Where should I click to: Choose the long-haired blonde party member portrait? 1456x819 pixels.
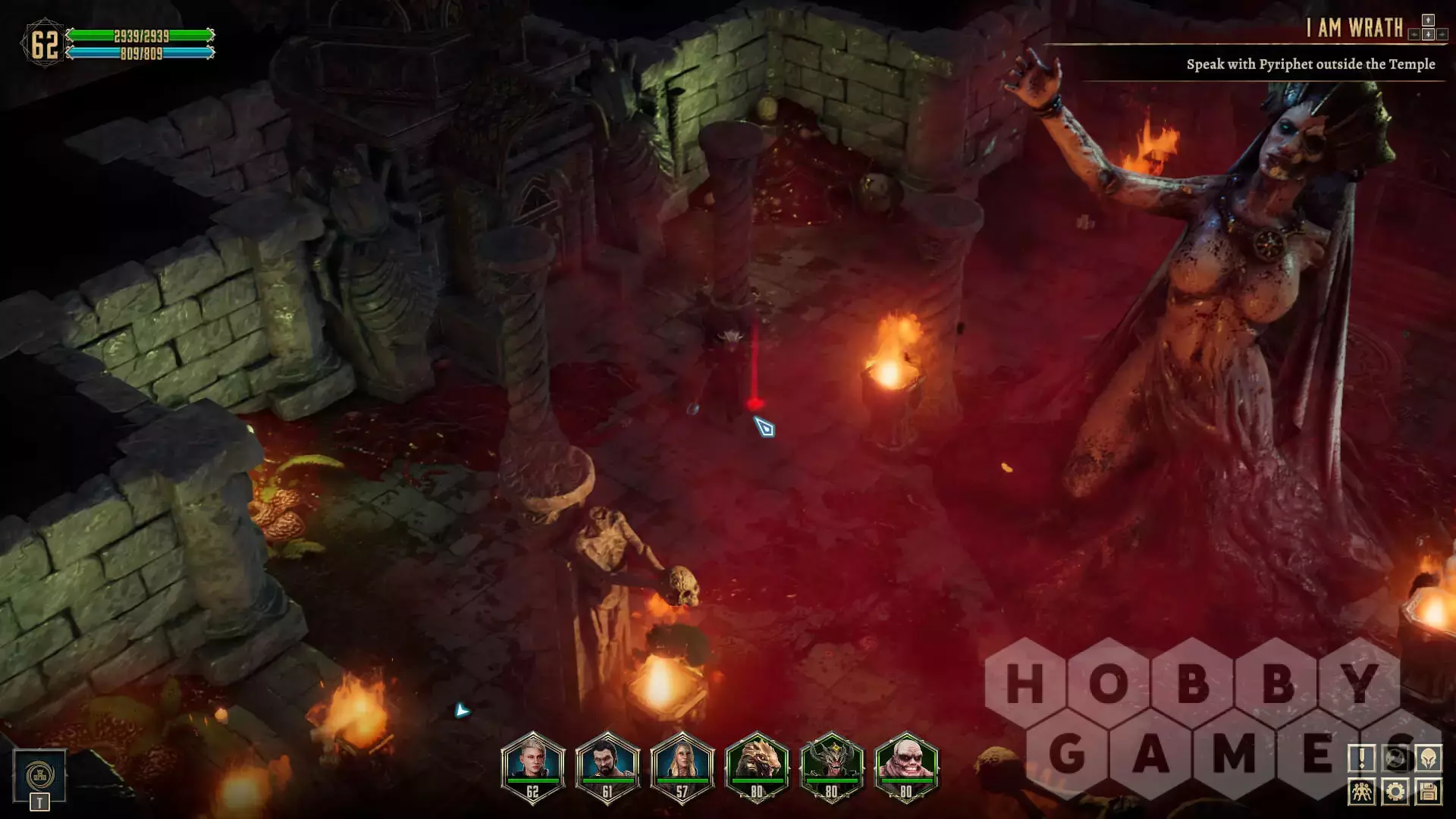[682, 766]
